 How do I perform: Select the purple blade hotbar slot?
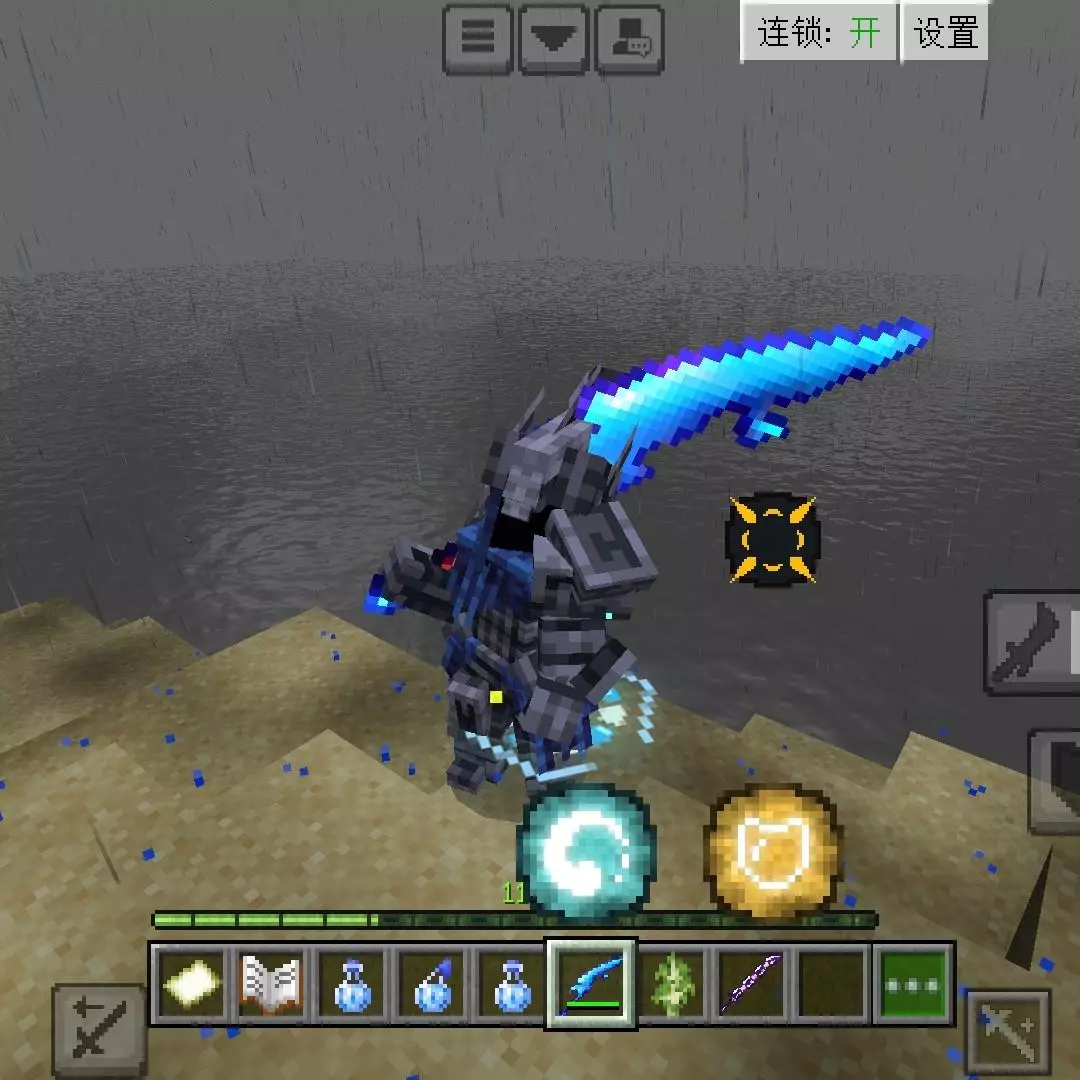tap(751, 984)
